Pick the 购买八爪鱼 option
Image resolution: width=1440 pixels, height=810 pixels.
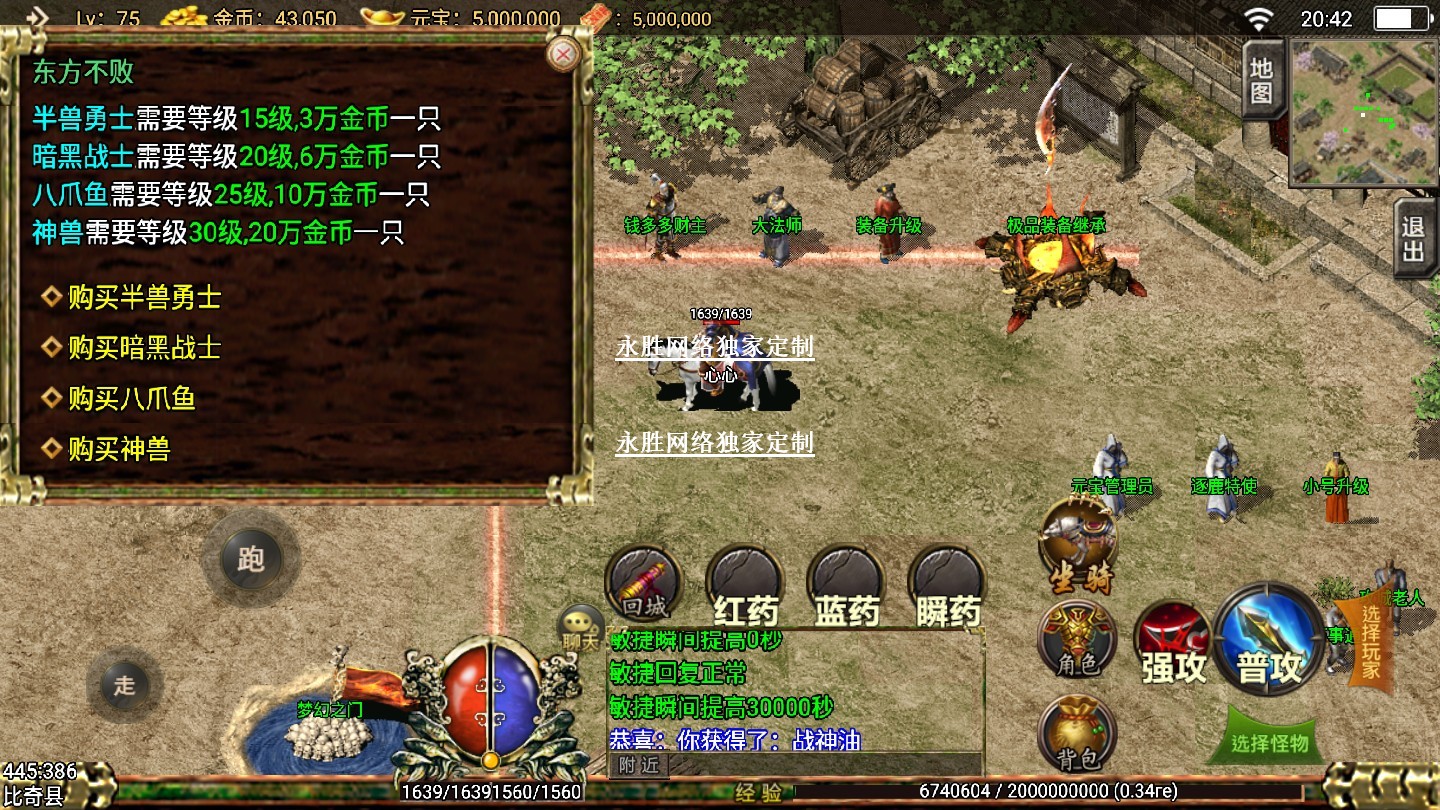coord(131,399)
